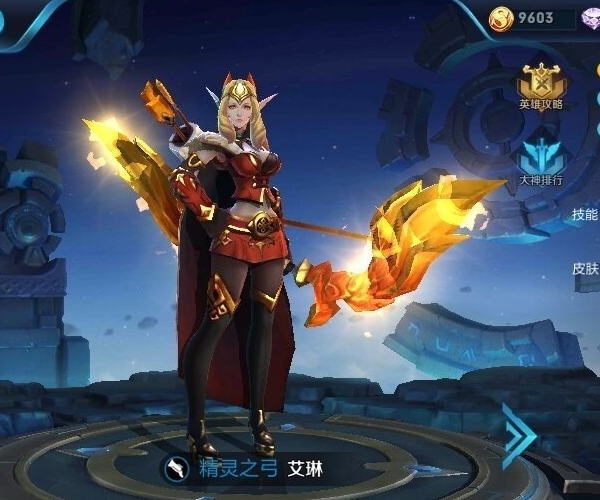Tap the gold coin currency icon
600x500 pixels.
501,17
